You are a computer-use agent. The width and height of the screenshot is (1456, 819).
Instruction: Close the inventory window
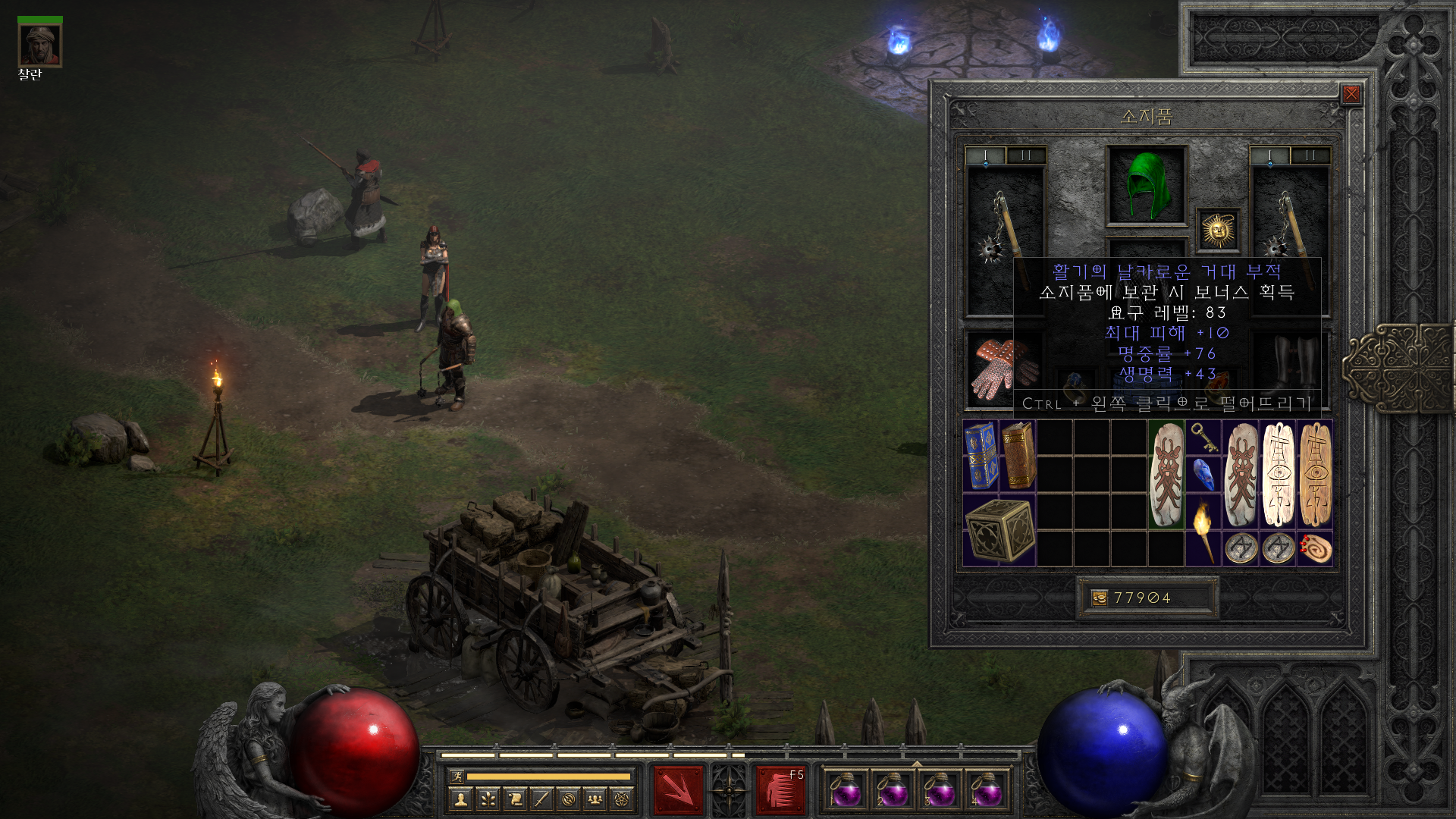1351,94
